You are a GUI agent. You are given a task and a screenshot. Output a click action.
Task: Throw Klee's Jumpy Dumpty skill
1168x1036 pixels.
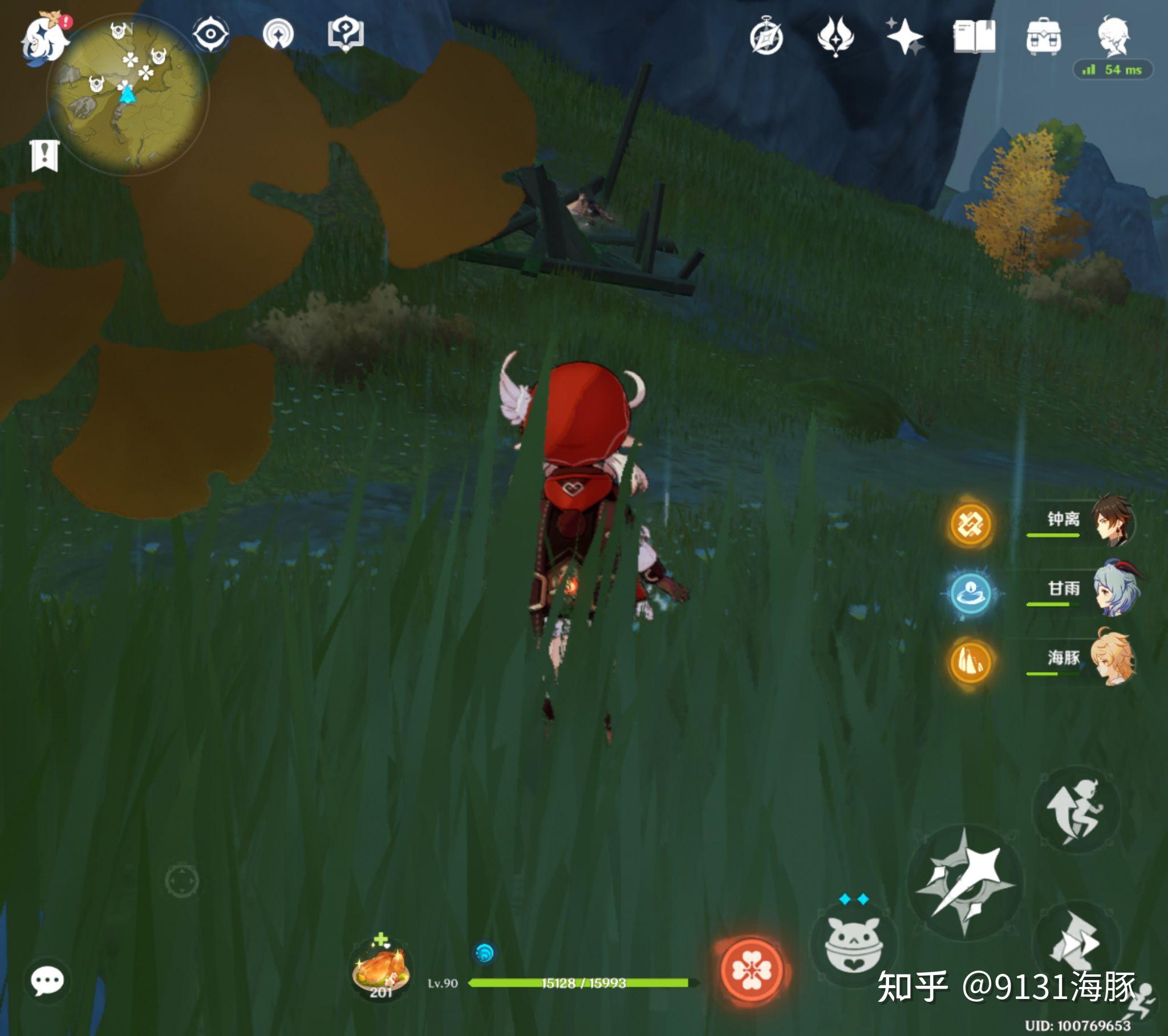pyautogui.click(x=854, y=944)
